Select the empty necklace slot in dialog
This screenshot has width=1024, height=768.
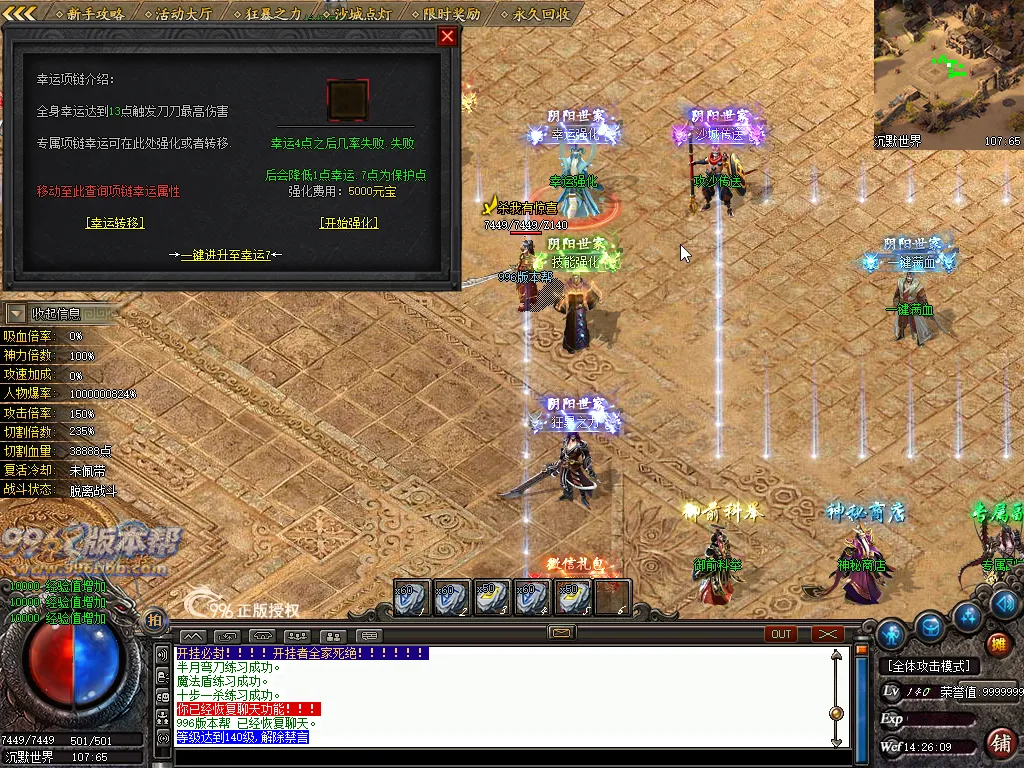(x=348, y=100)
